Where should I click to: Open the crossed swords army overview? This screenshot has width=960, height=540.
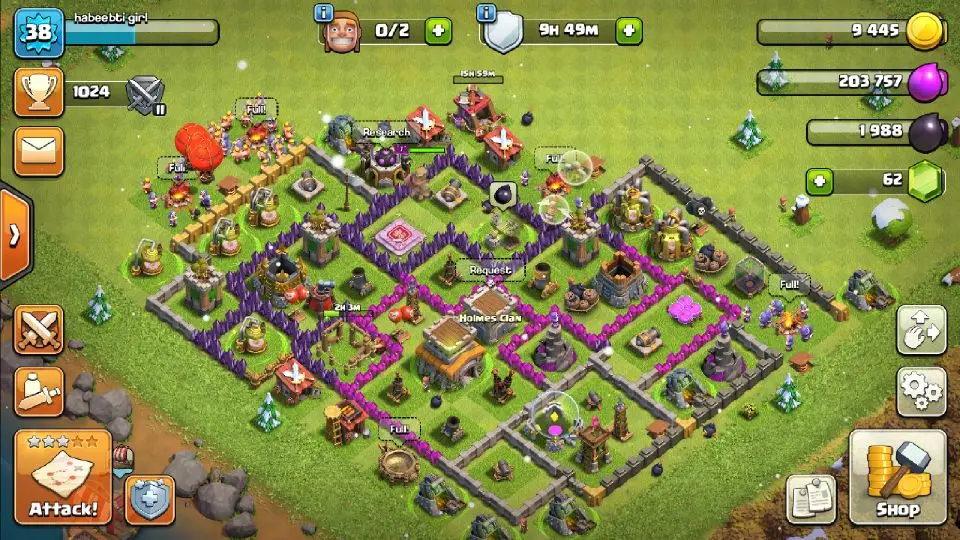click(x=39, y=330)
